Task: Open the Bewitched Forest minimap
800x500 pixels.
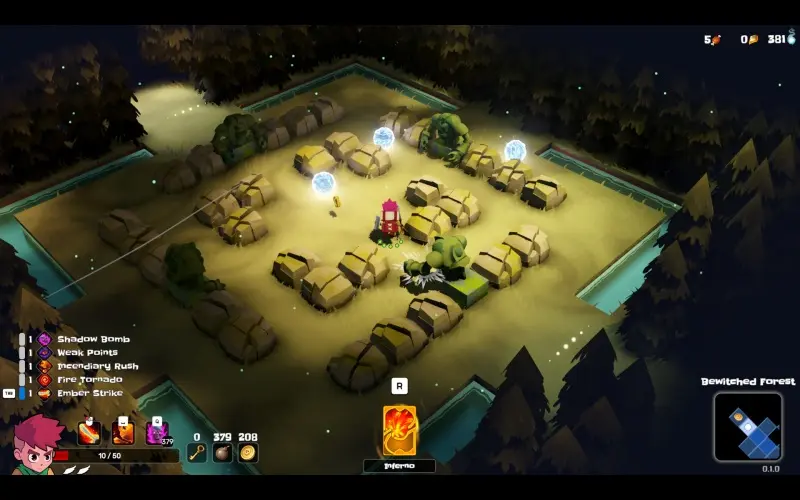Action: (x=748, y=427)
